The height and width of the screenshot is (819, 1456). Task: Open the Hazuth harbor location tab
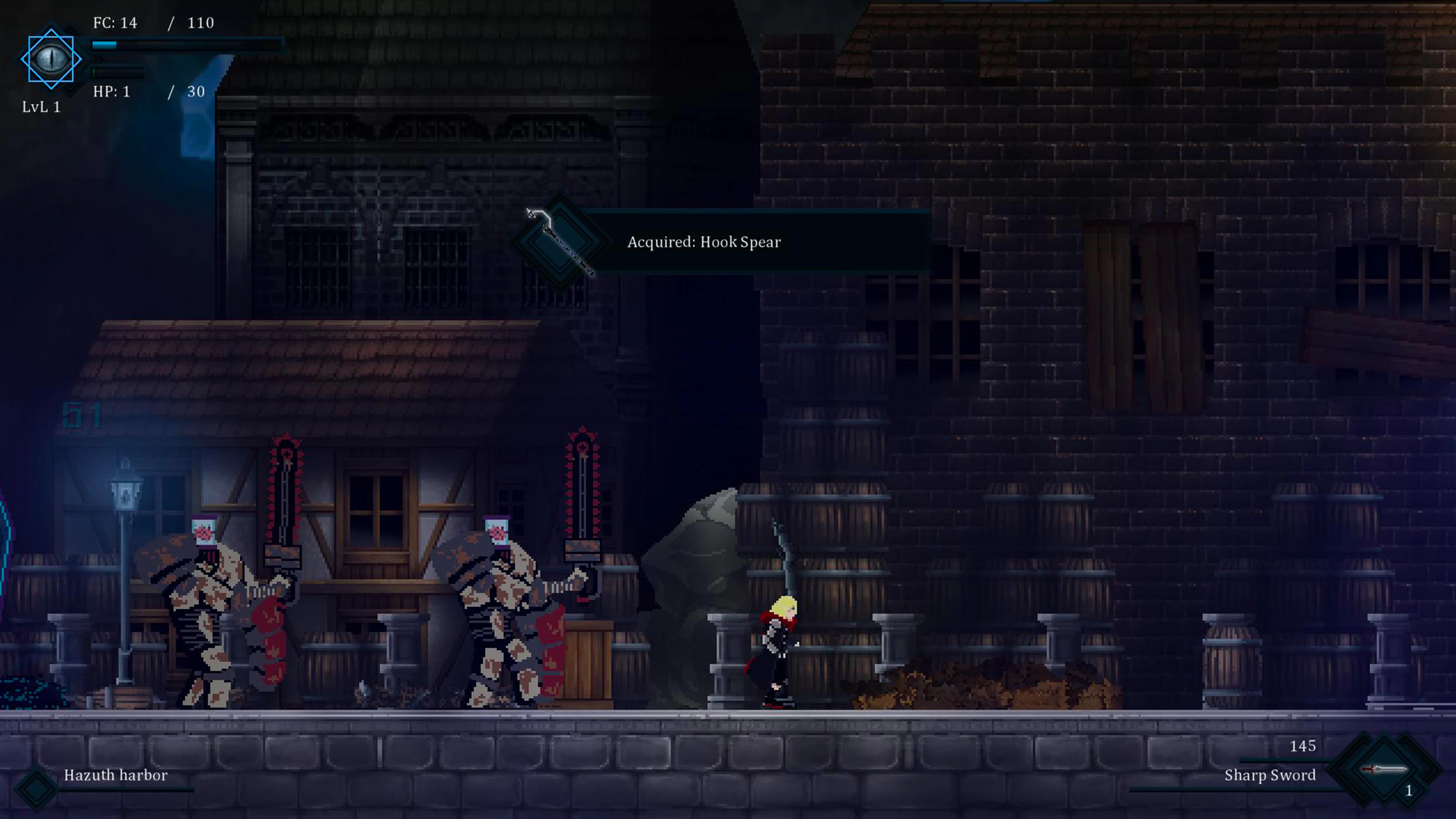[115, 775]
